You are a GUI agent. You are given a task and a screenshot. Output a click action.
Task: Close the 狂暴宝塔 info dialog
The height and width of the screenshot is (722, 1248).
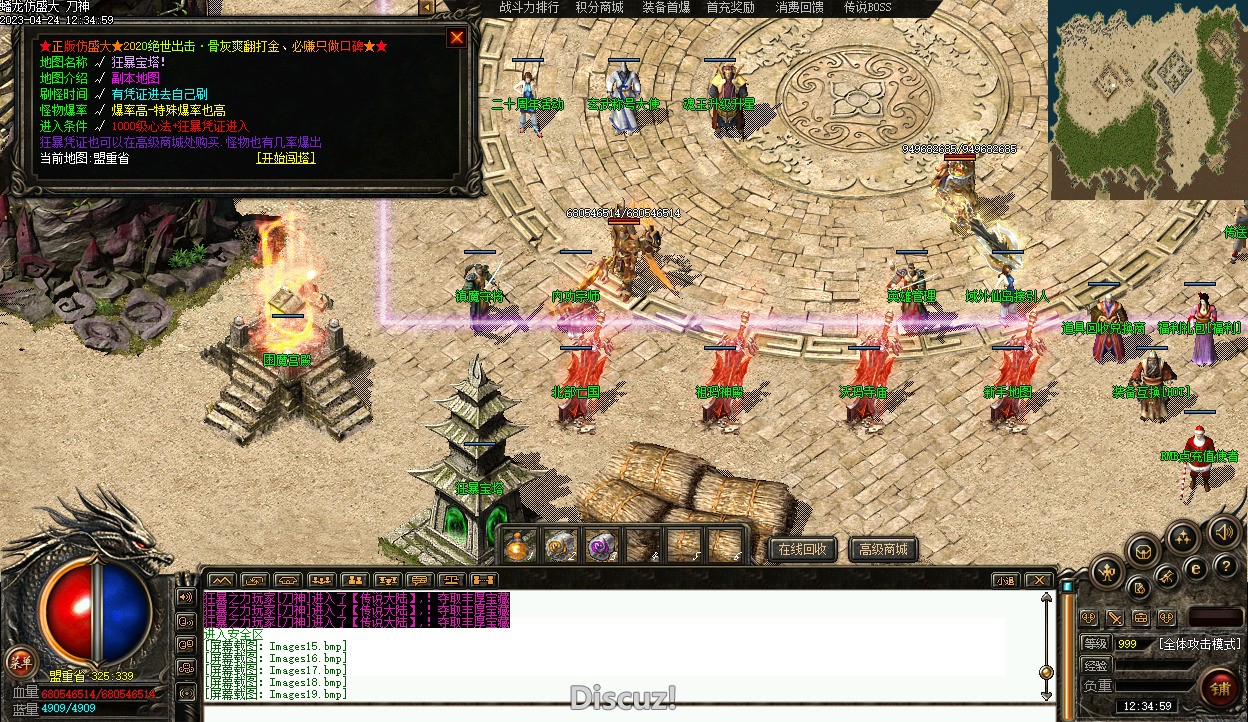pos(457,38)
